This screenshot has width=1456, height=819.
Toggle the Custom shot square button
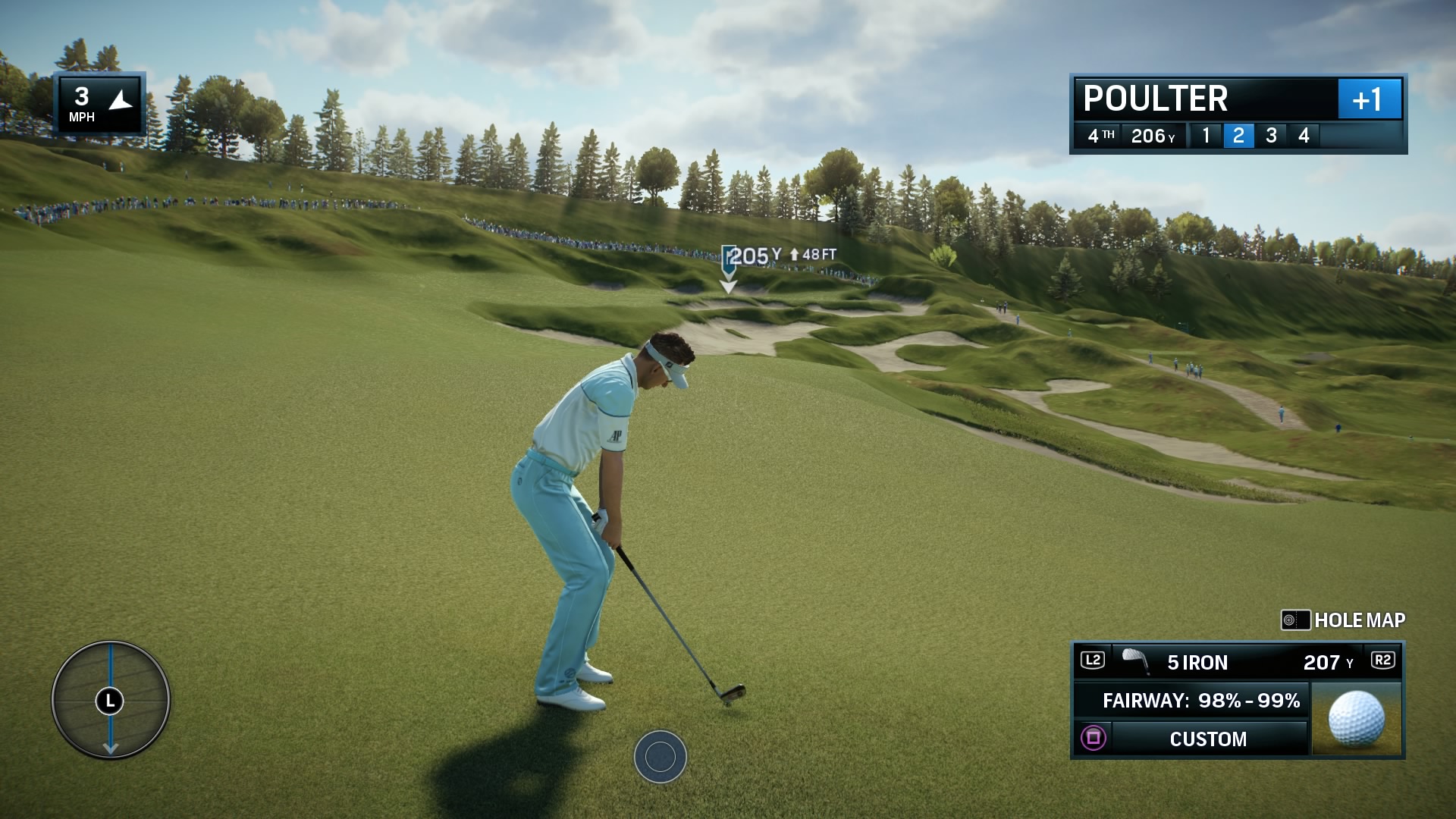point(1092,739)
